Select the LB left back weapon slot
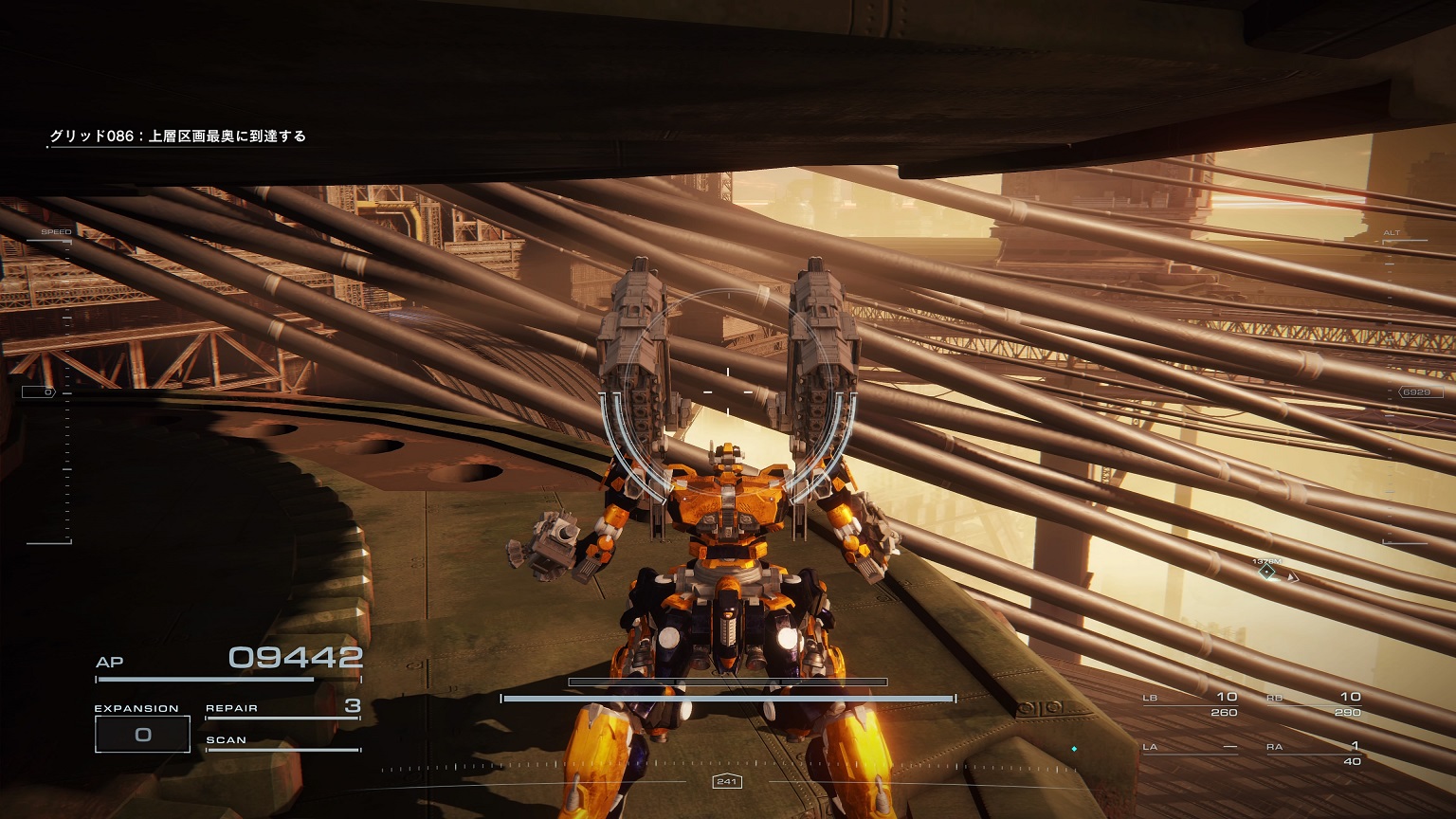This screenshot has width=1456, height=819. (1191, 704)
